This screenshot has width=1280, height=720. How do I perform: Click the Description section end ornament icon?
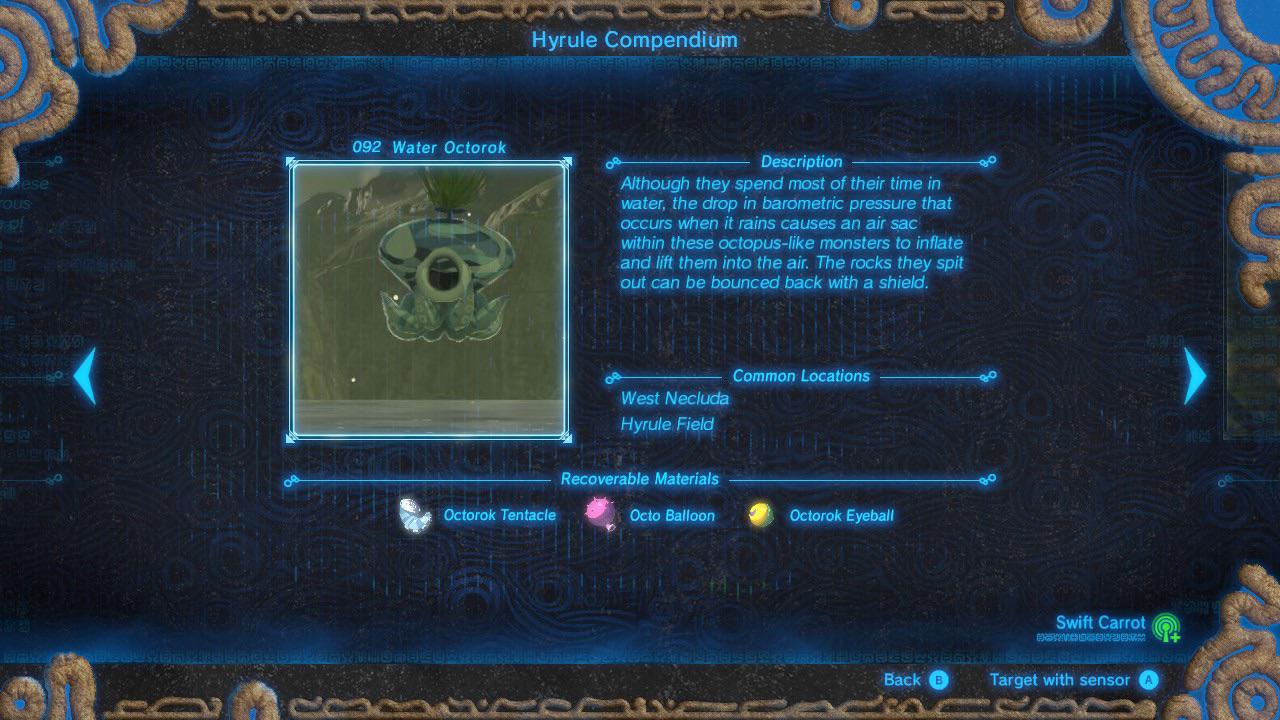coord(988,161)
